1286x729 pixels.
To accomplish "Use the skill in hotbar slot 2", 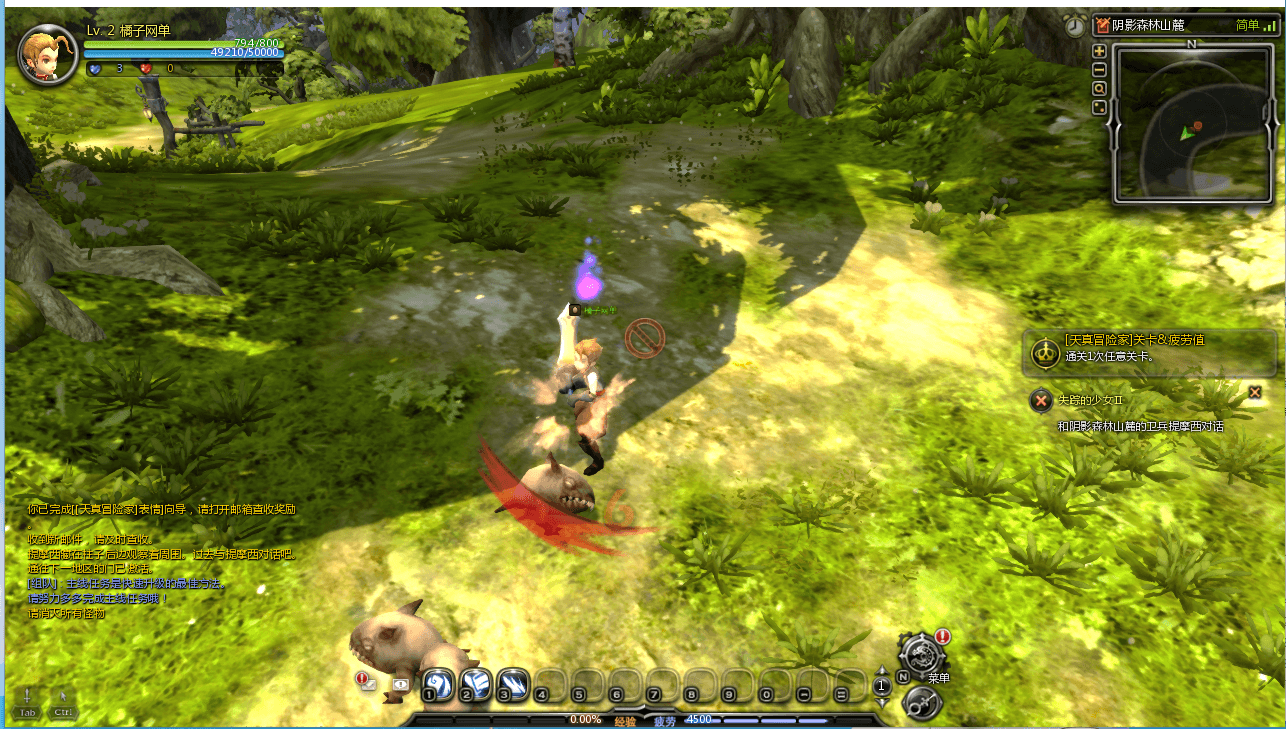I will point(475,684).
